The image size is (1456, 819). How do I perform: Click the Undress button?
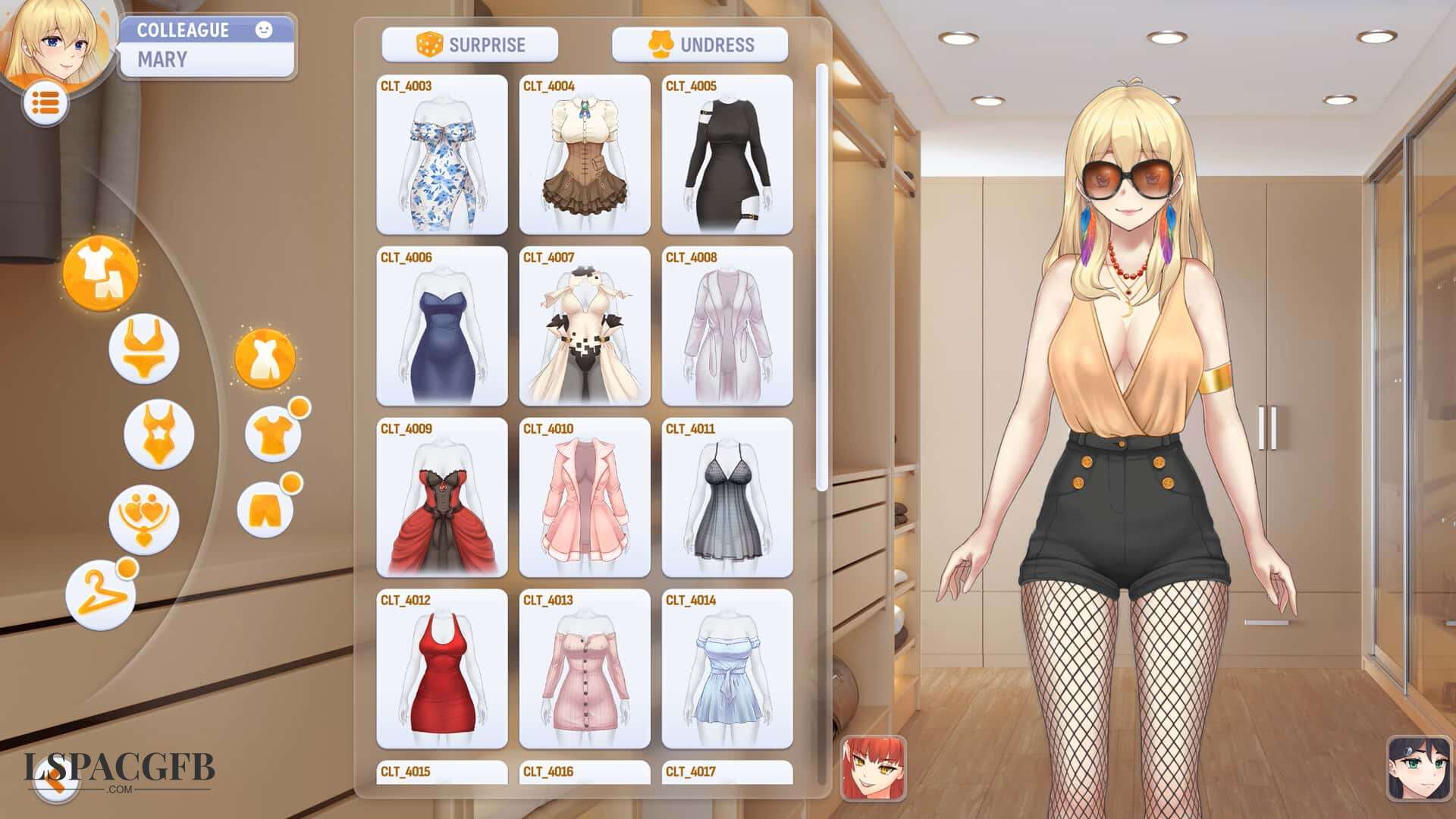[701, 44]
